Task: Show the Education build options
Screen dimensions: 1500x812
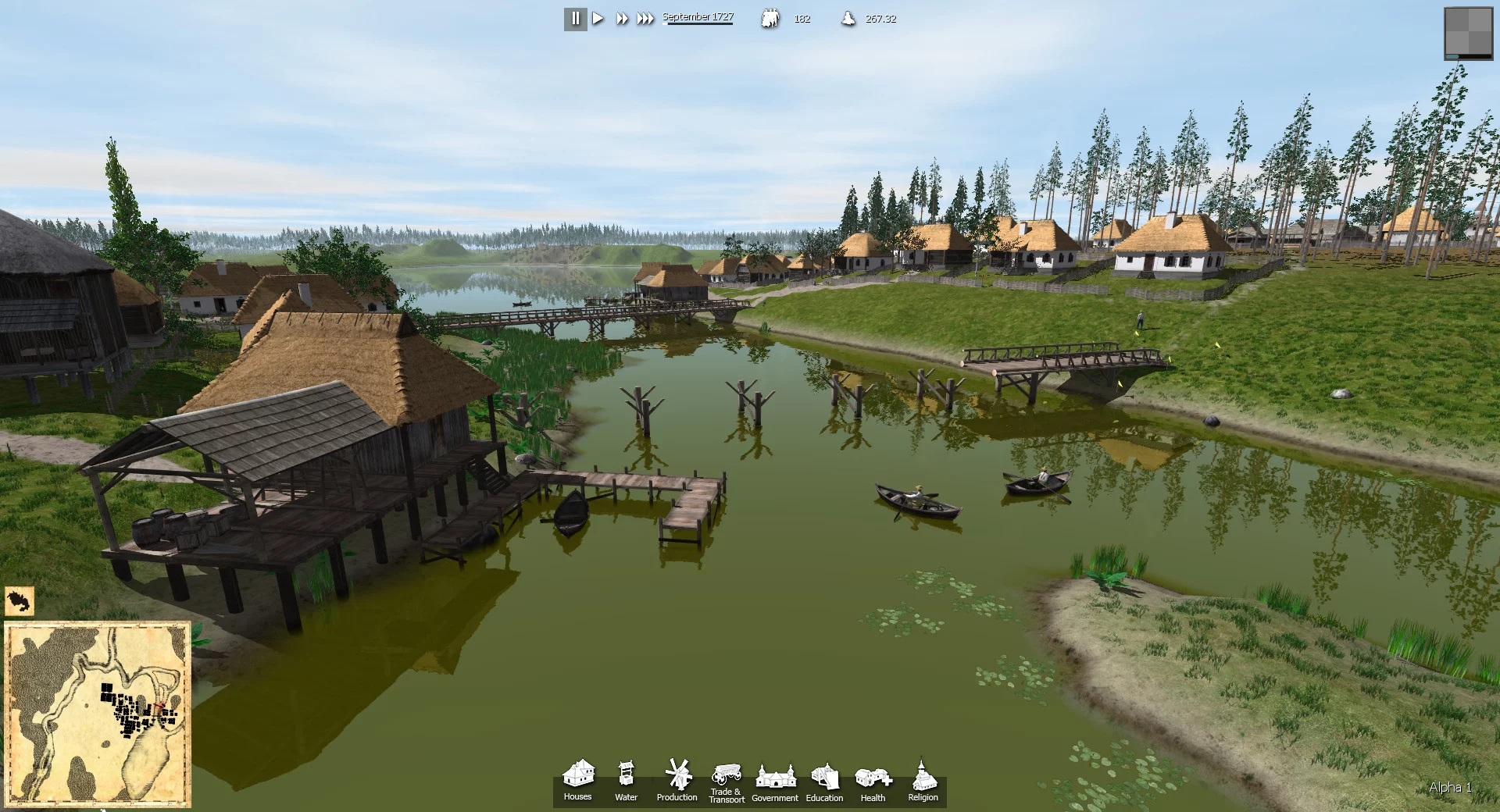Action: point(824,781)
